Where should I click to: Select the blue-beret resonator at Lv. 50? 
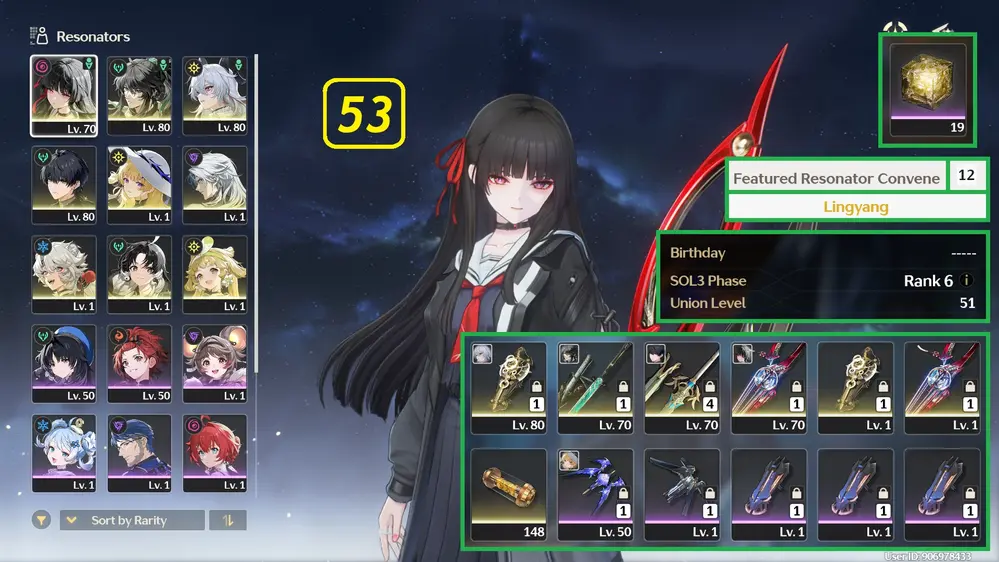tap(64, 364)
